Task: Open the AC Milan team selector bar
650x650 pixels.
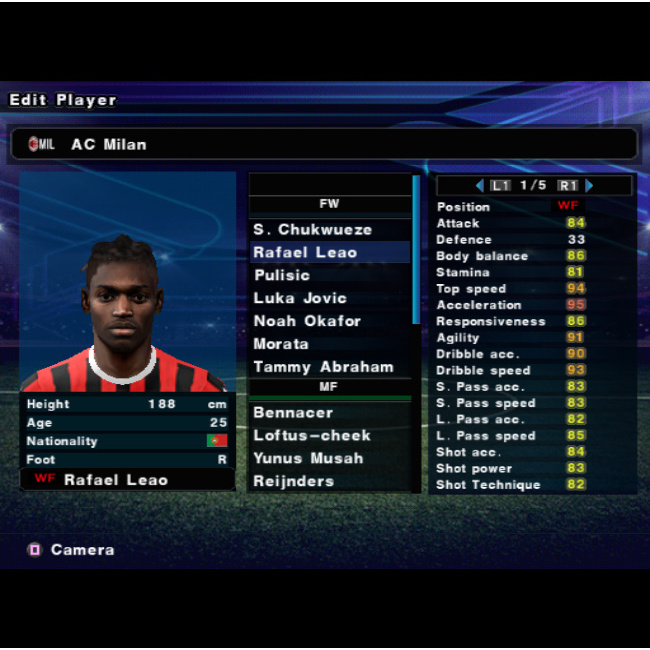Action: [x=323, y=144]
